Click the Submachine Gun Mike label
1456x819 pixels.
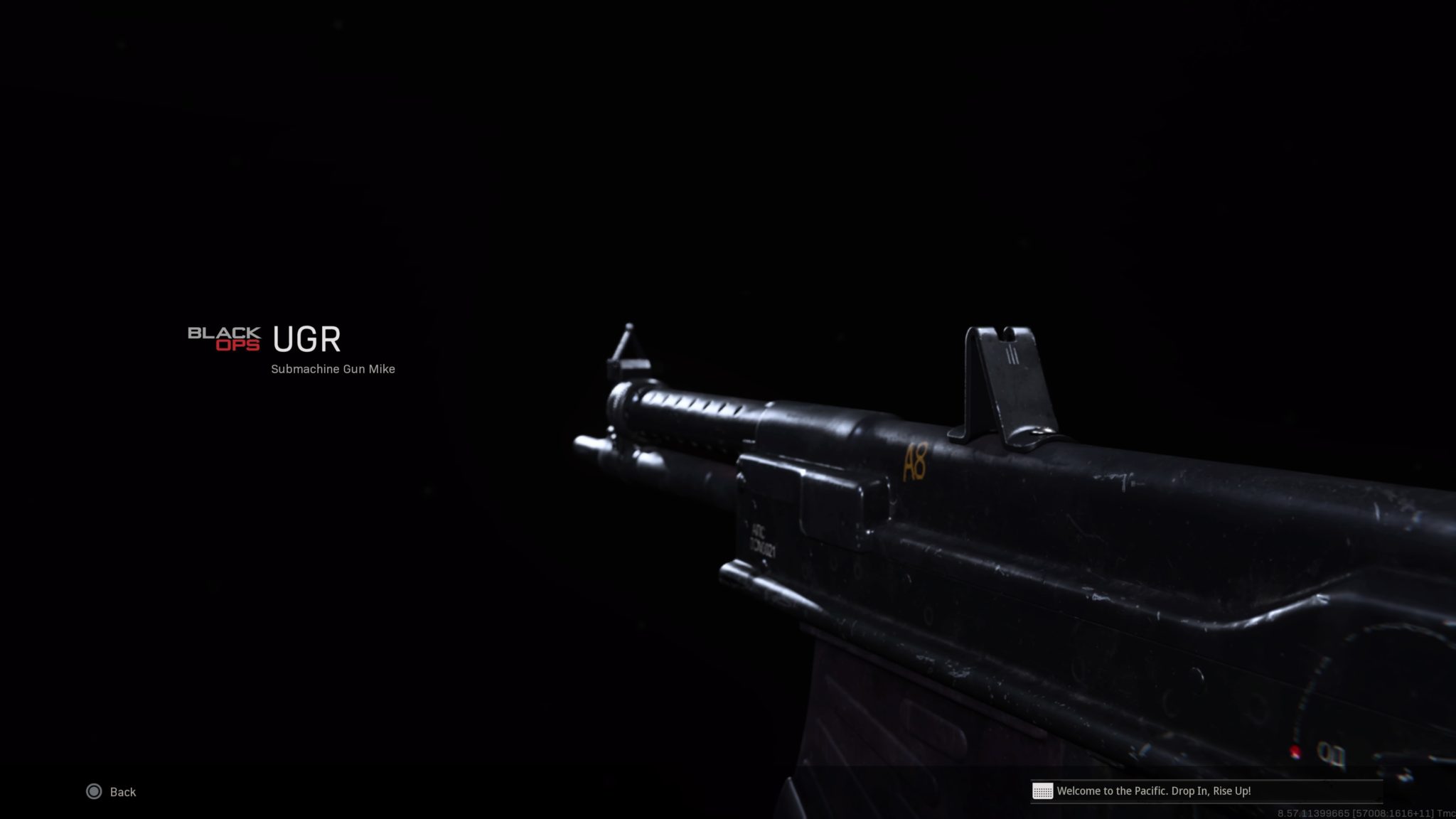point(333,369)
